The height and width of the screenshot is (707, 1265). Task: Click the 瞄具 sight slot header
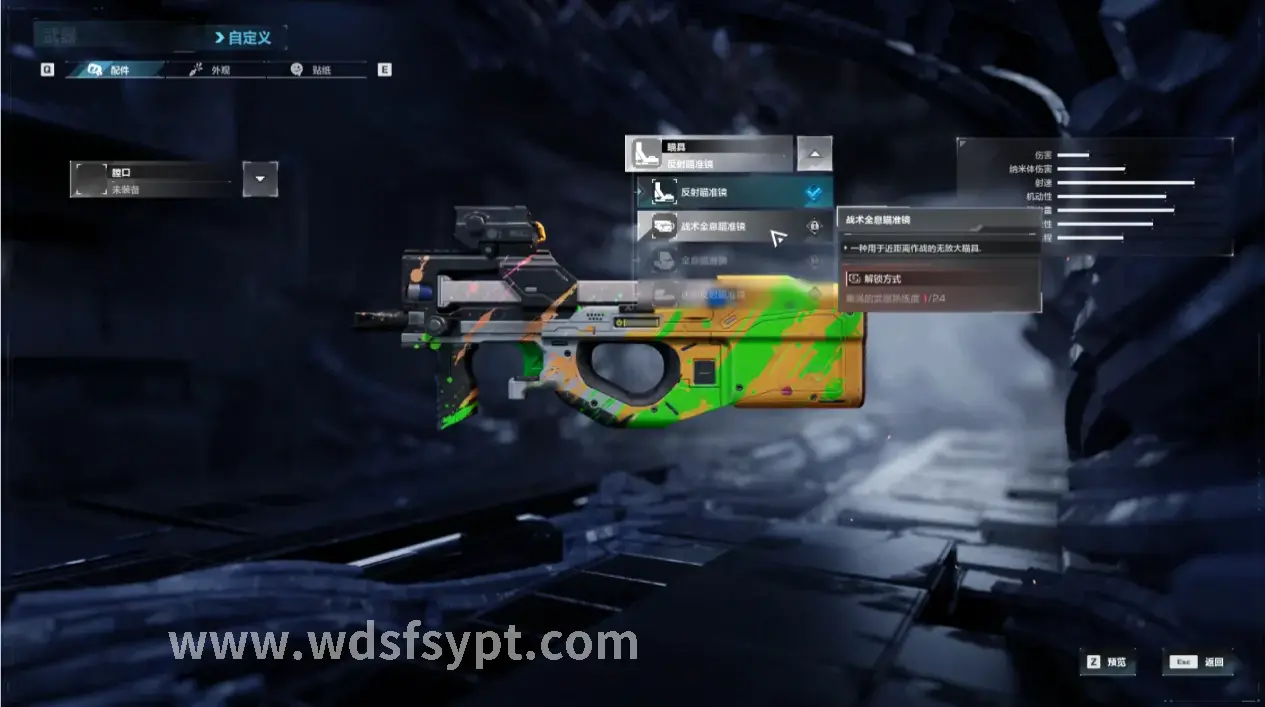tap(710, 154)
